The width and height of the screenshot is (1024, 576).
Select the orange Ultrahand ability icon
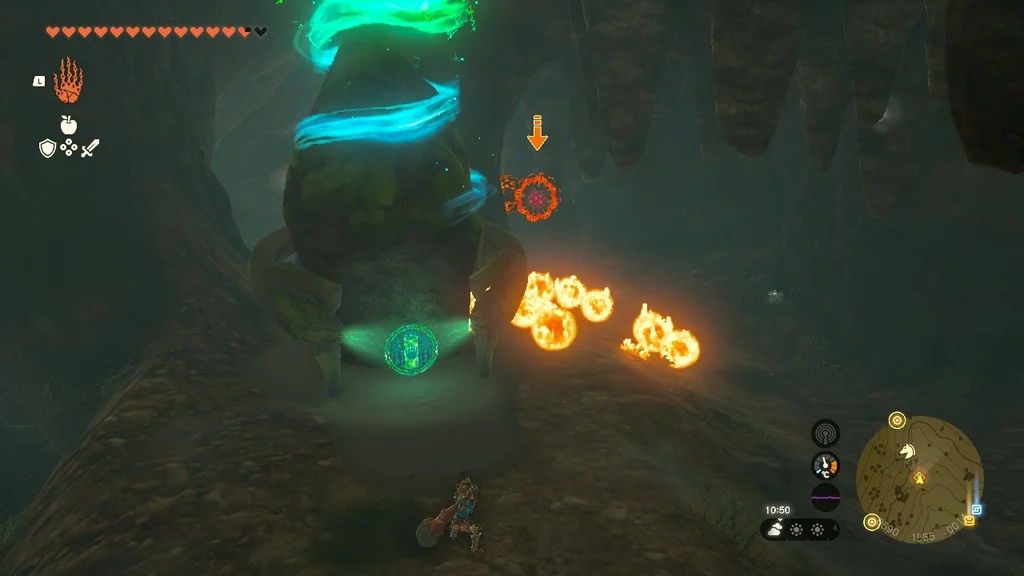coord(68,81)
